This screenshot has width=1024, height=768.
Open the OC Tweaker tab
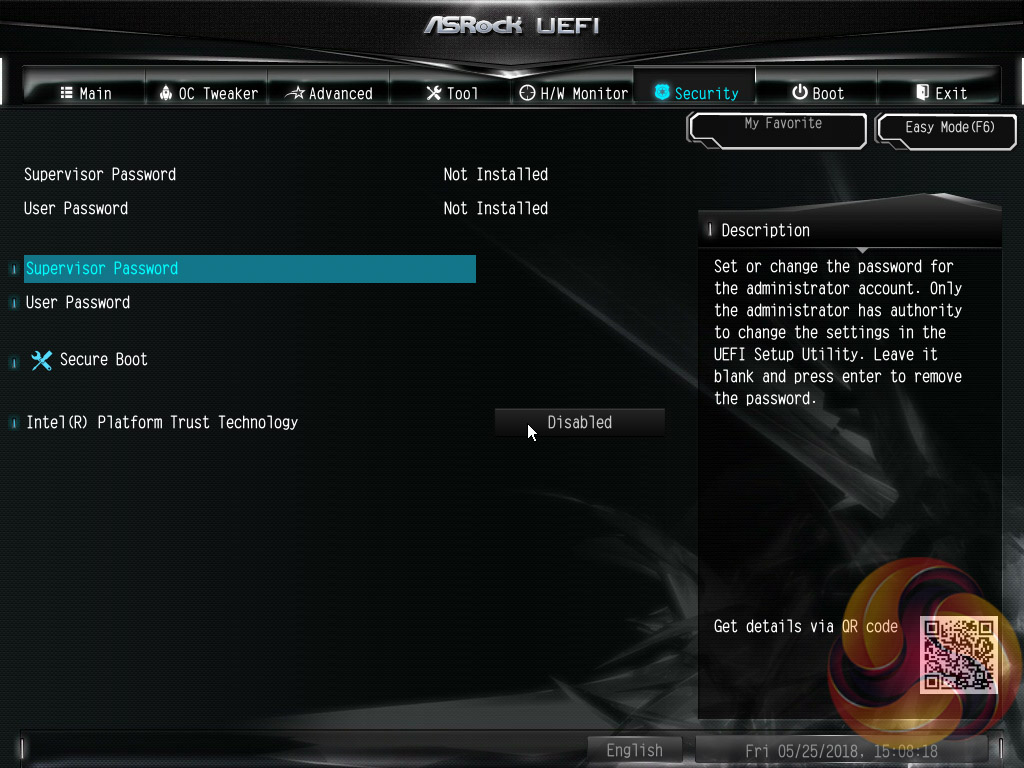[208, 93]
